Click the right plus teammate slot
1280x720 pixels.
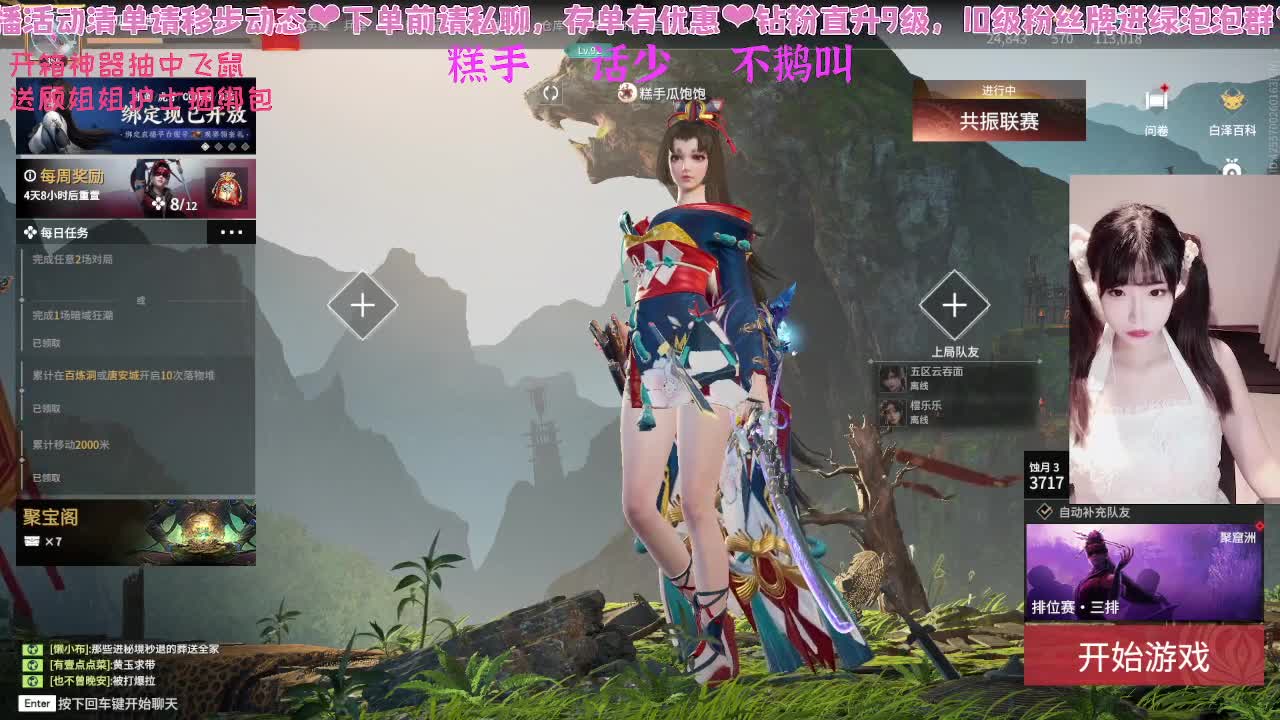[954, 305]
